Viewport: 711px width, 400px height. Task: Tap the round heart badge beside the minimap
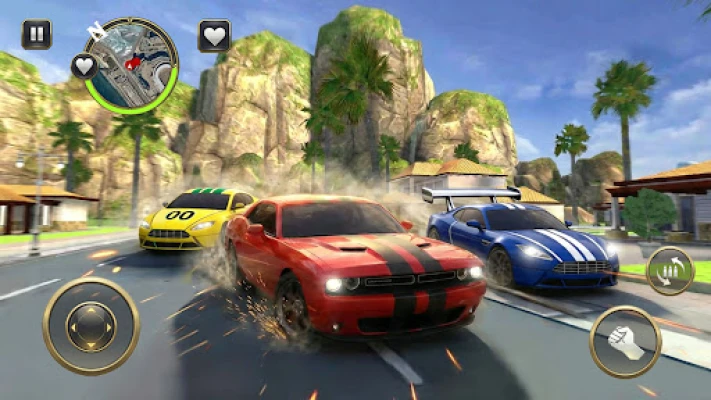tap(85, 67)
